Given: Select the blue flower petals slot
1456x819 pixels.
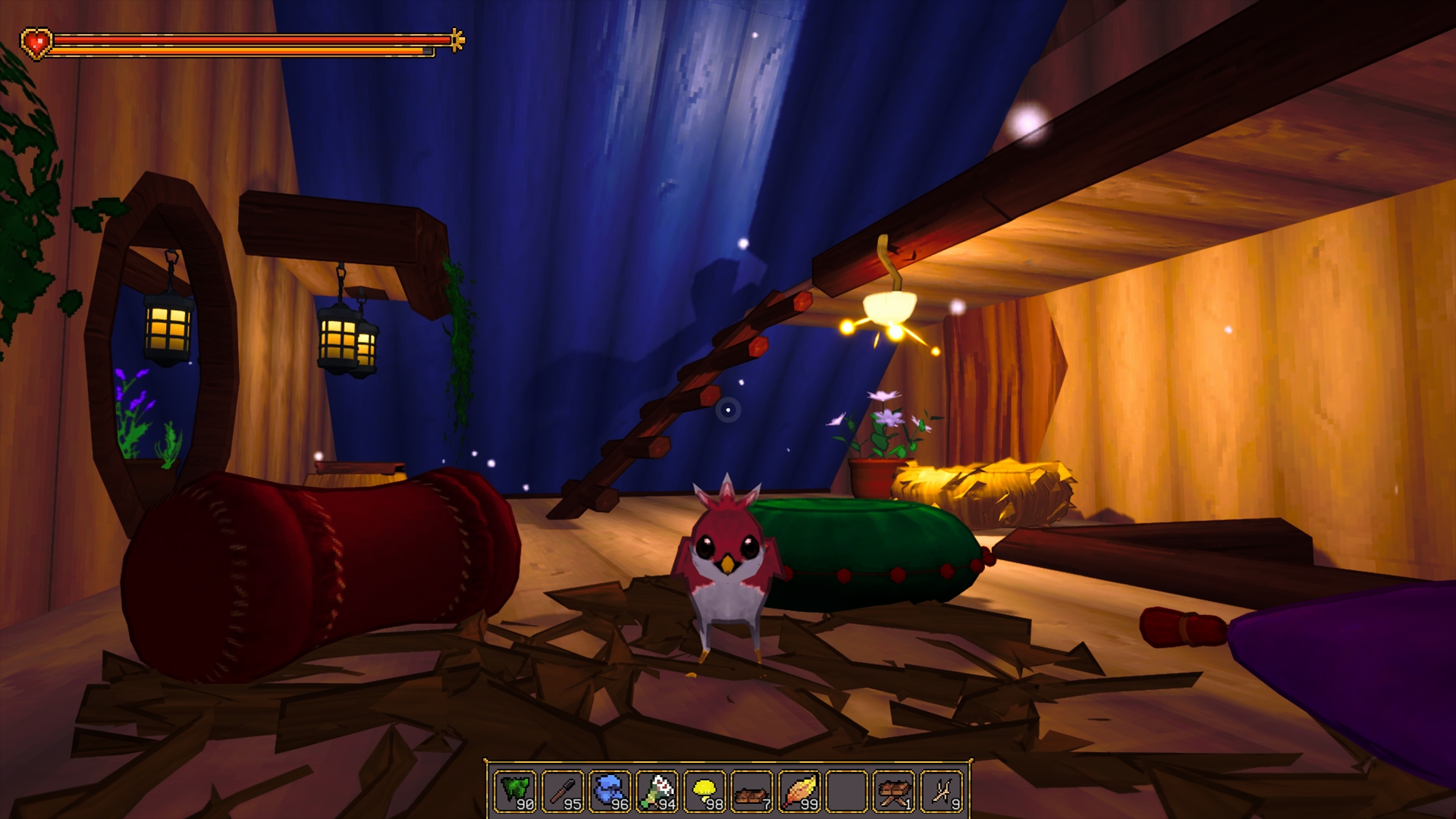Looking at the screenshot, I should [610, 791].
